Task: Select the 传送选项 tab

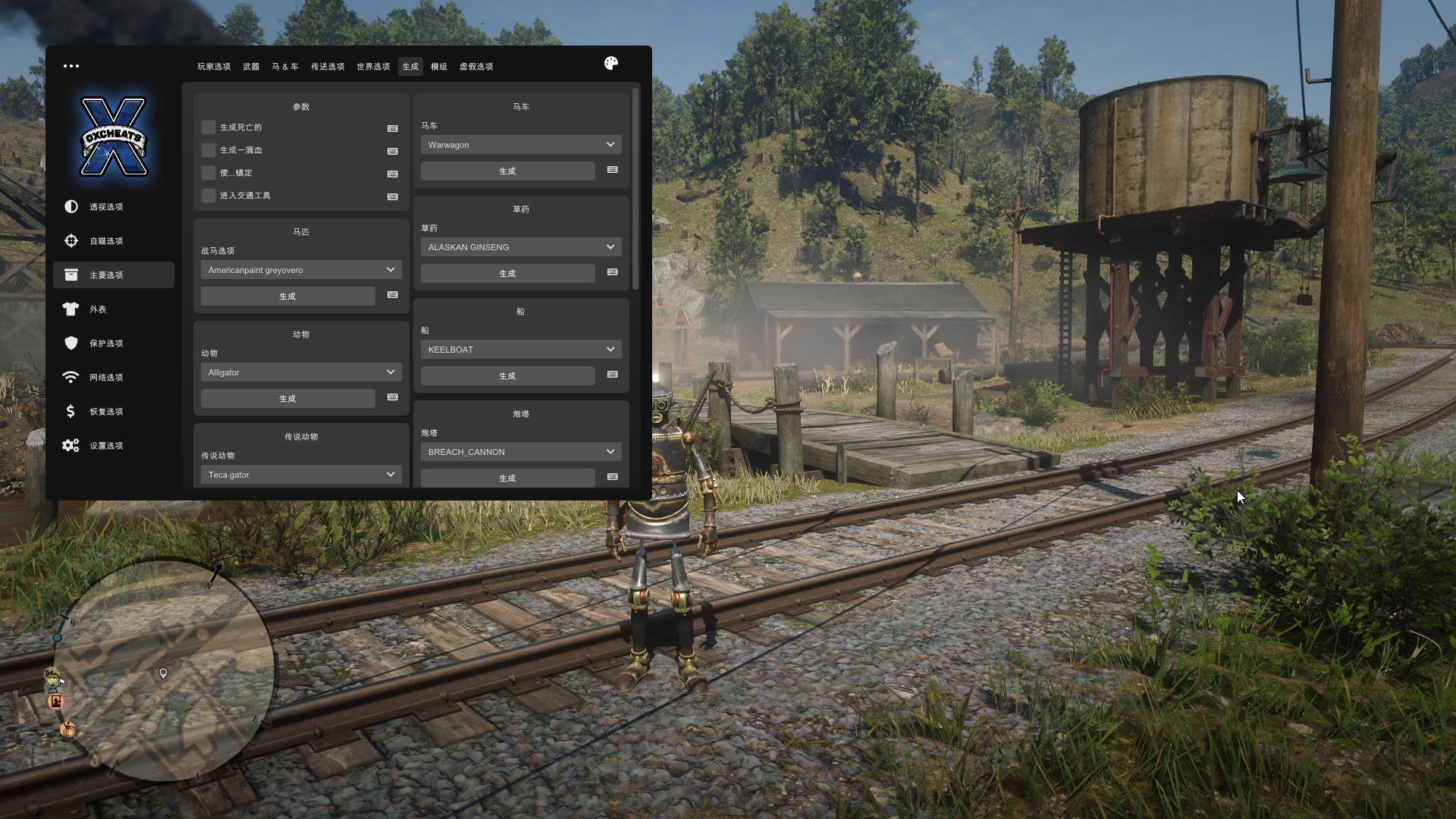Action: click(x=328, y=67)
